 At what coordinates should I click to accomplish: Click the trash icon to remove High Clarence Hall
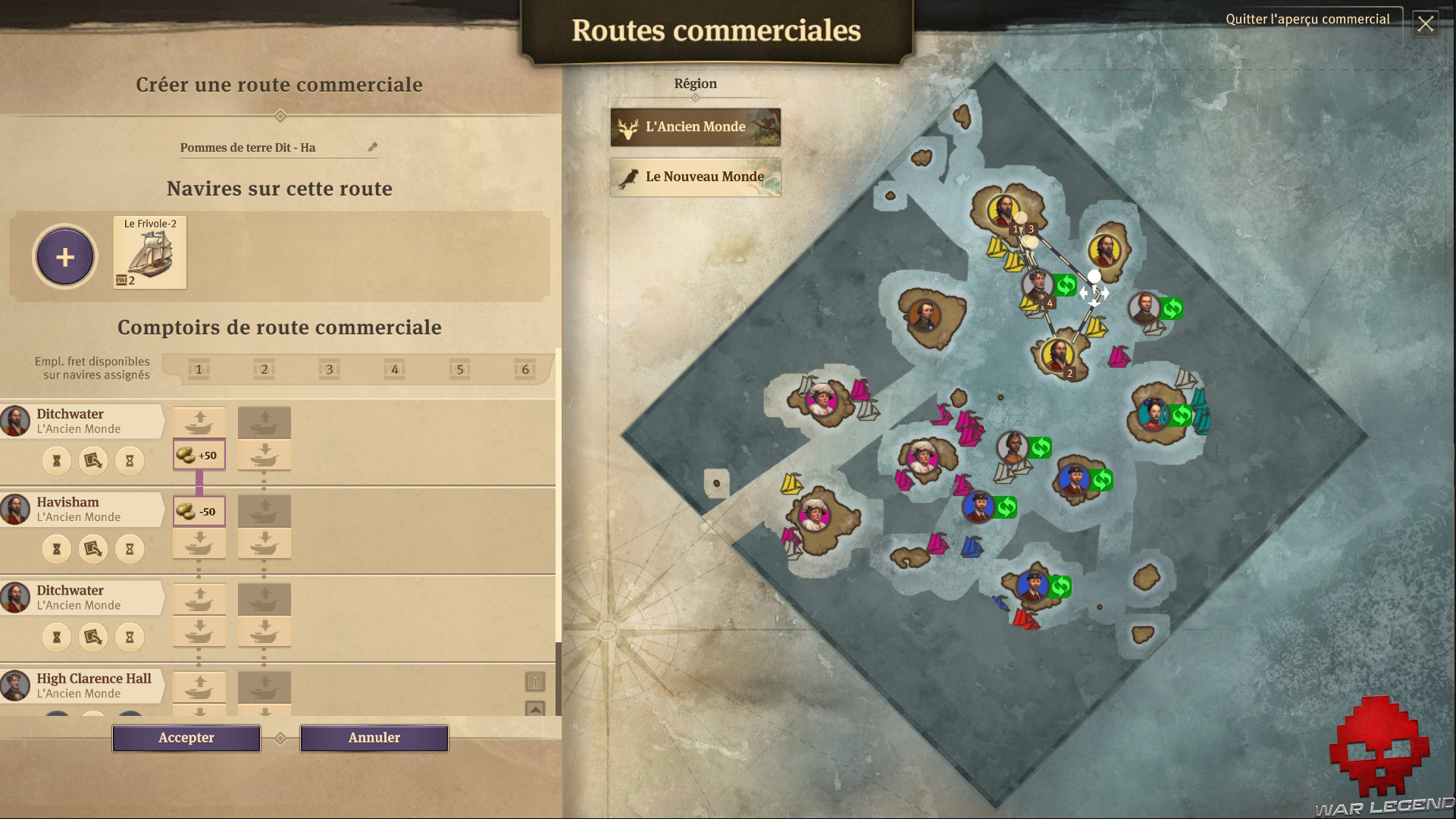click(x=536, y=682)
